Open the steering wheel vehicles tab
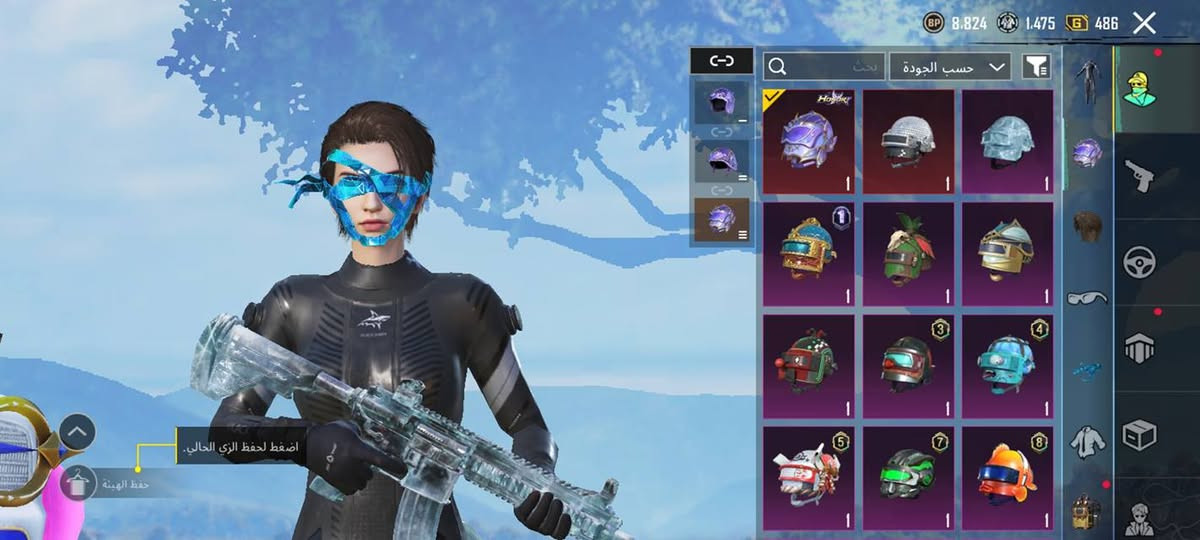 [1138, 262]
